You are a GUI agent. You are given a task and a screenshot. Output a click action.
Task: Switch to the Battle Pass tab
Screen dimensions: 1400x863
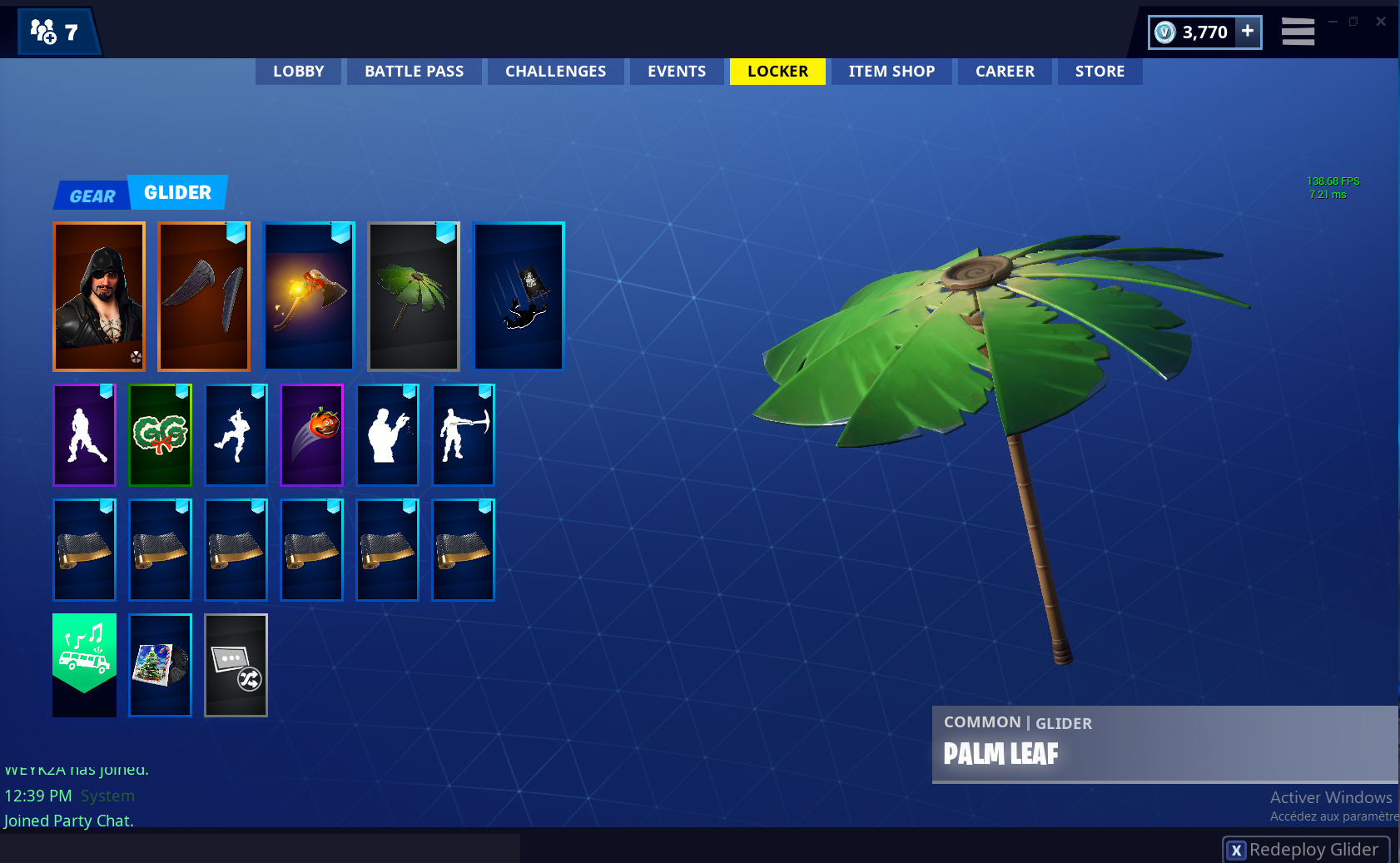pos(414,72)
